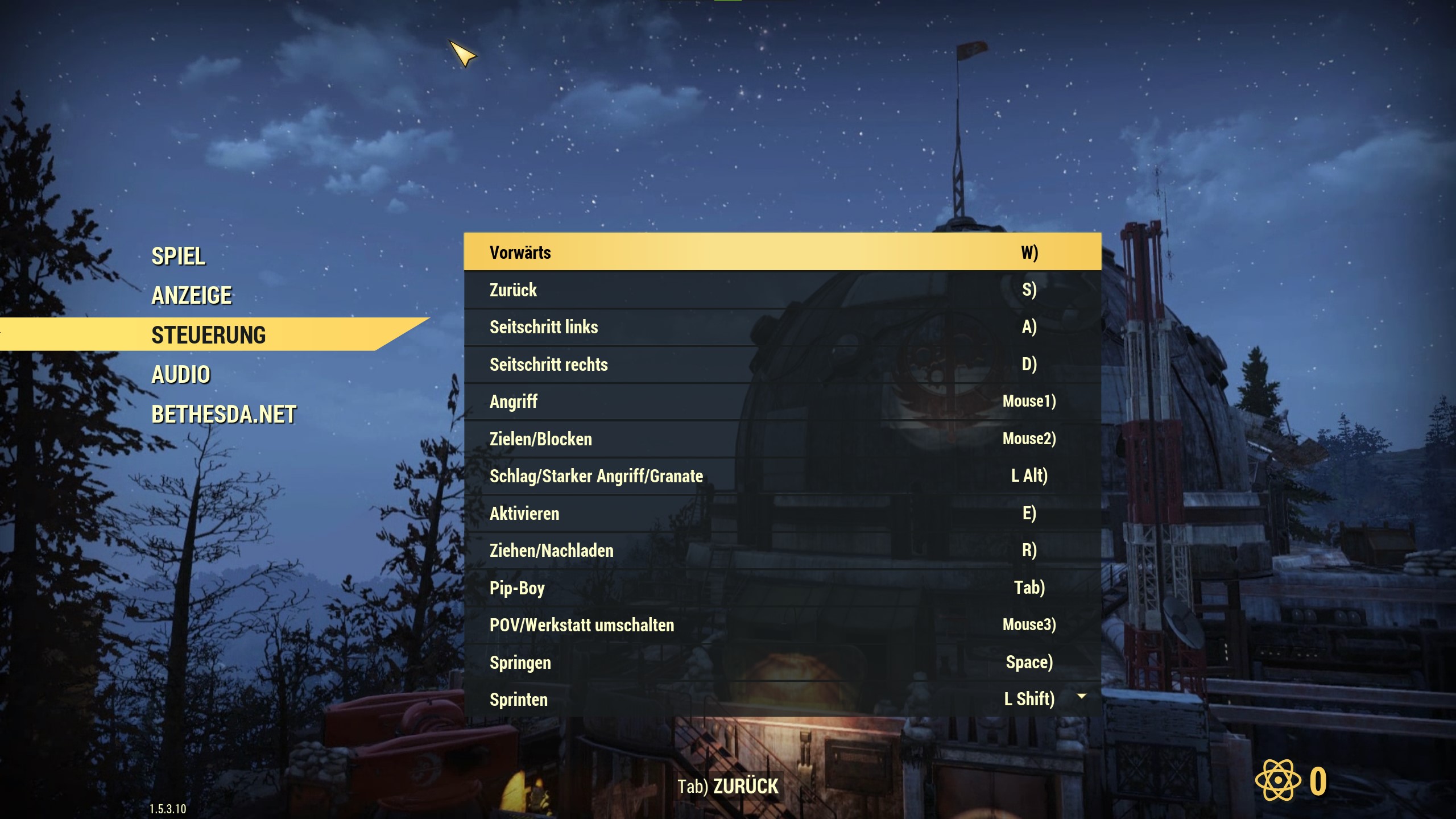Rebind the Ziehen/Nachladen control

[x=782, y=551]
